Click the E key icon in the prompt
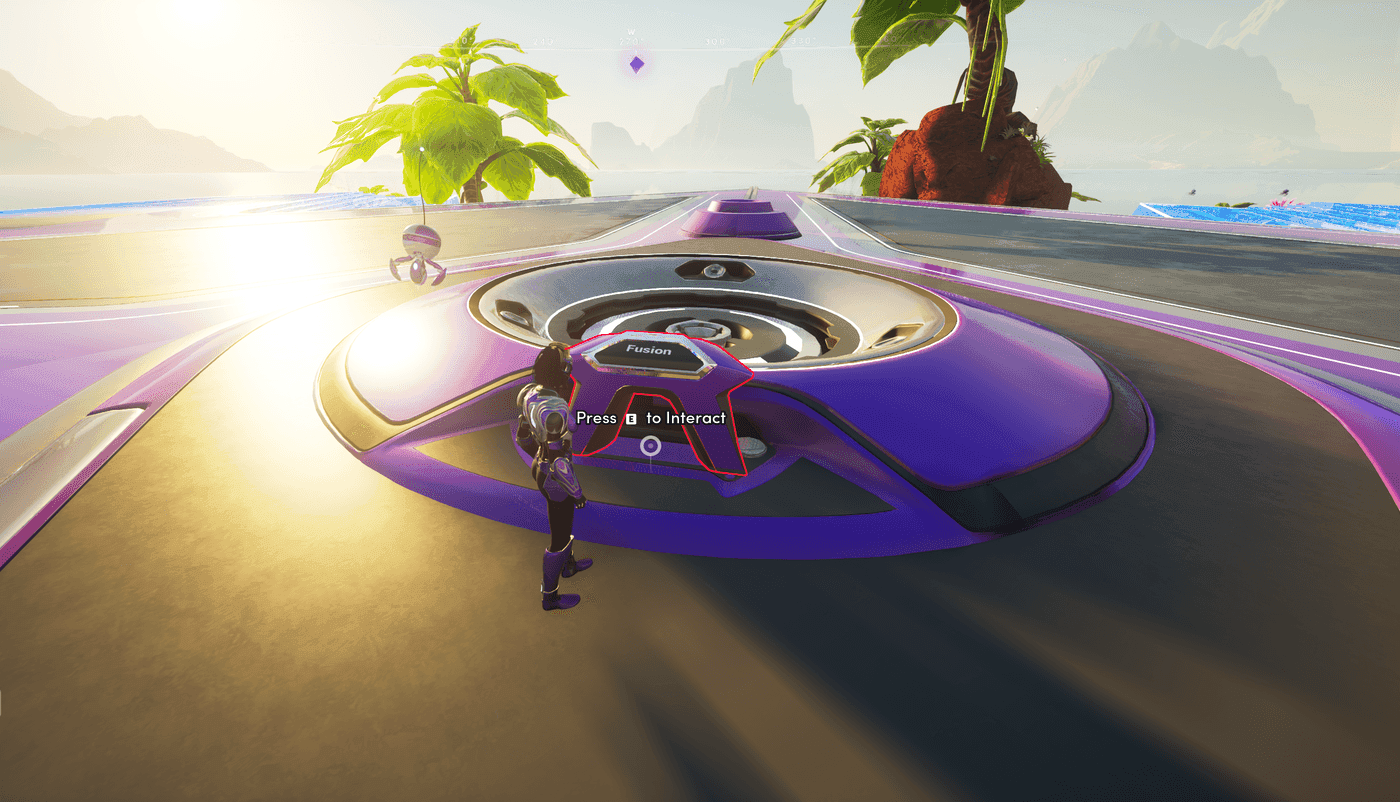Image resolution: width=1400 pixels, height=802 pixels. (x=631, y=419)
